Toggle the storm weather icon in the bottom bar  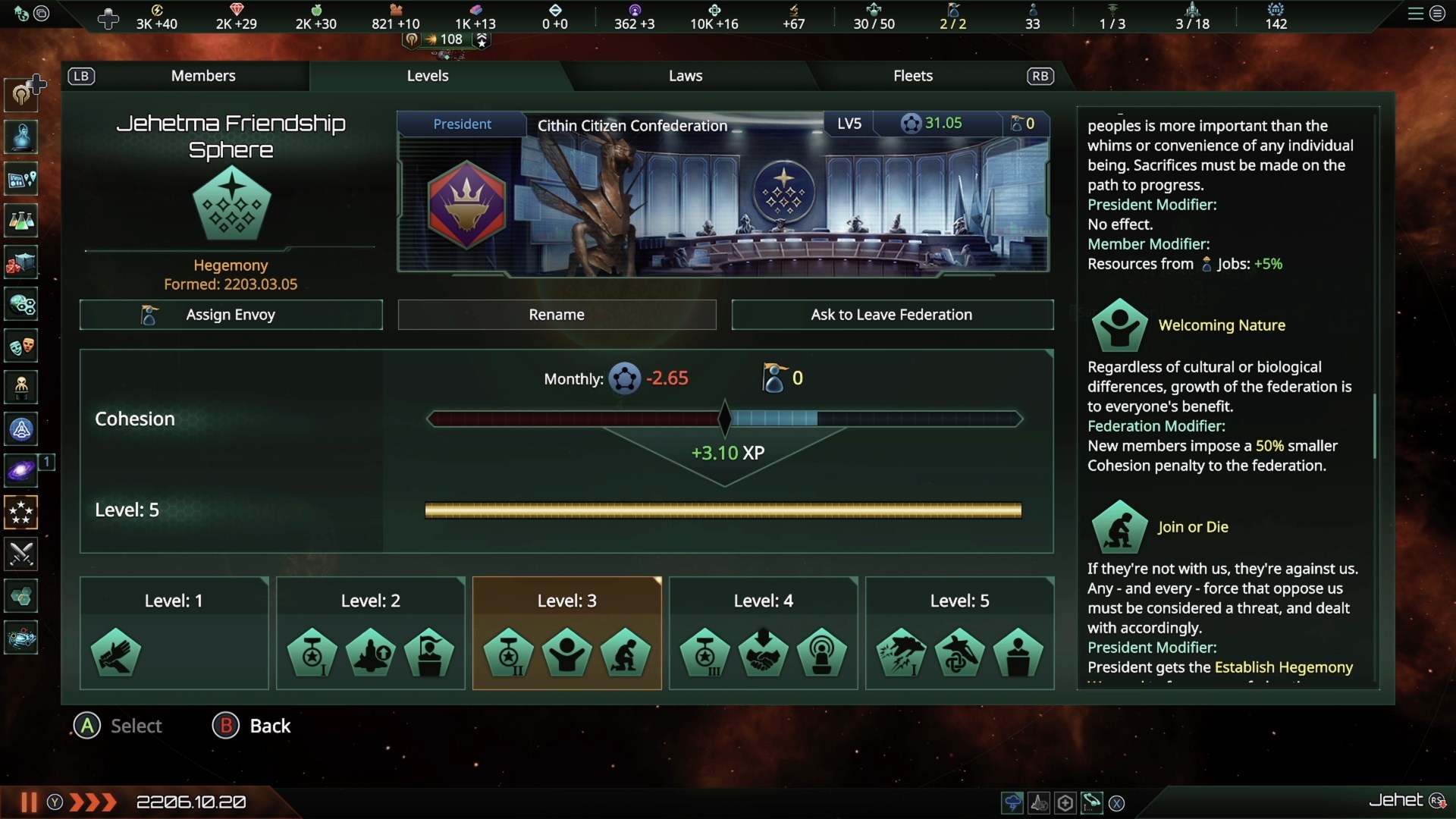click(1013, 802)
